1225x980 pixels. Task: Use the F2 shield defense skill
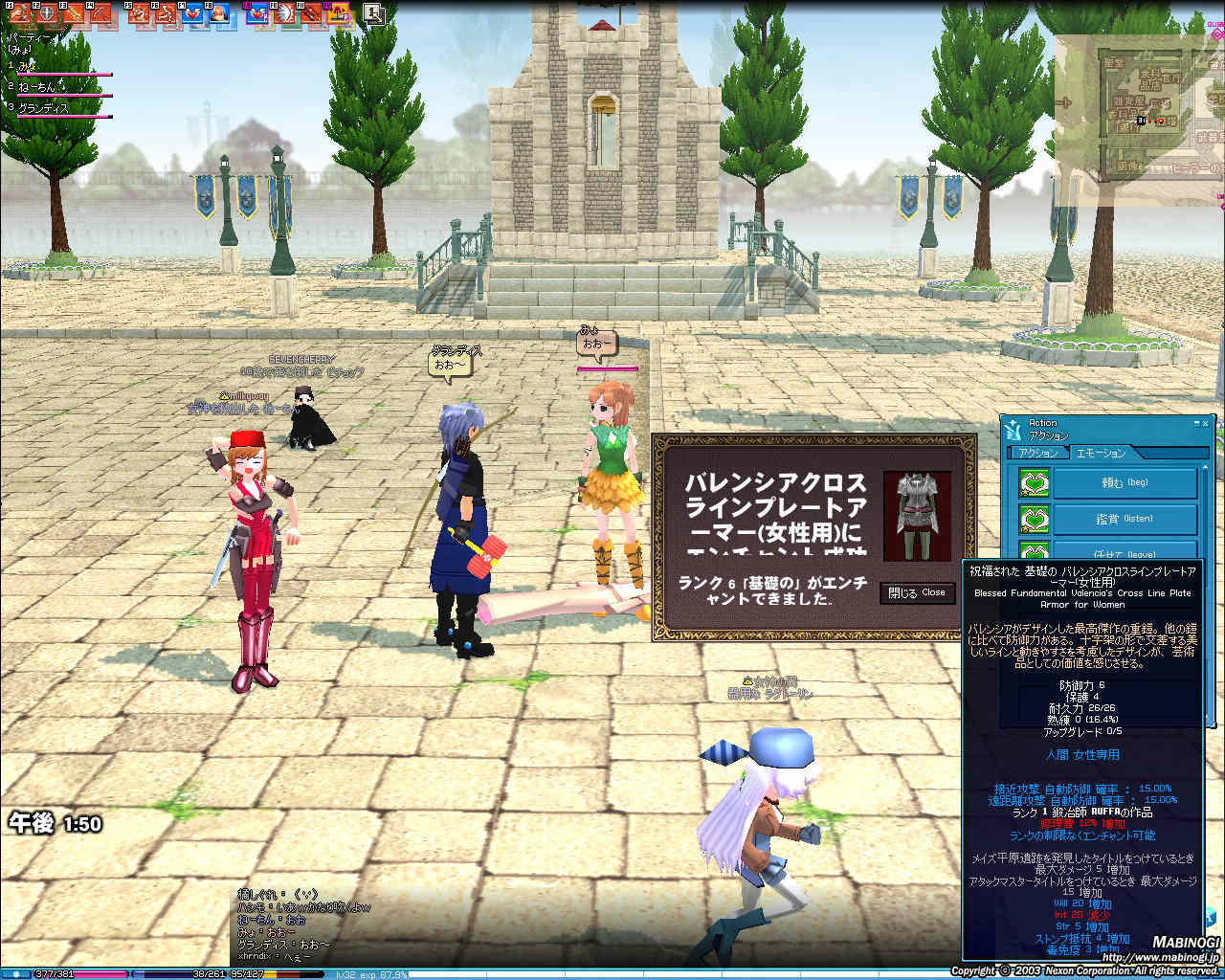point(46,13)
